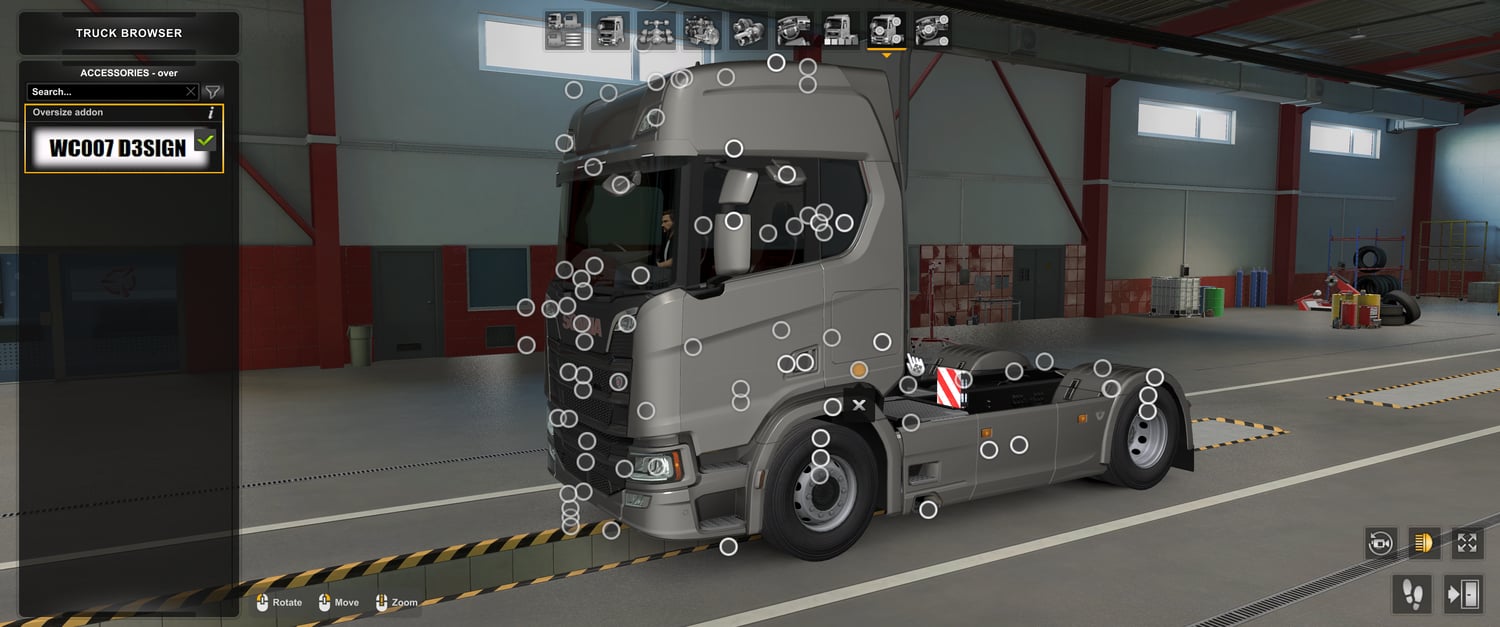Open the transmission gearbox tab
The width and height of the screenshot is (1500, 627).
(748, 31)
